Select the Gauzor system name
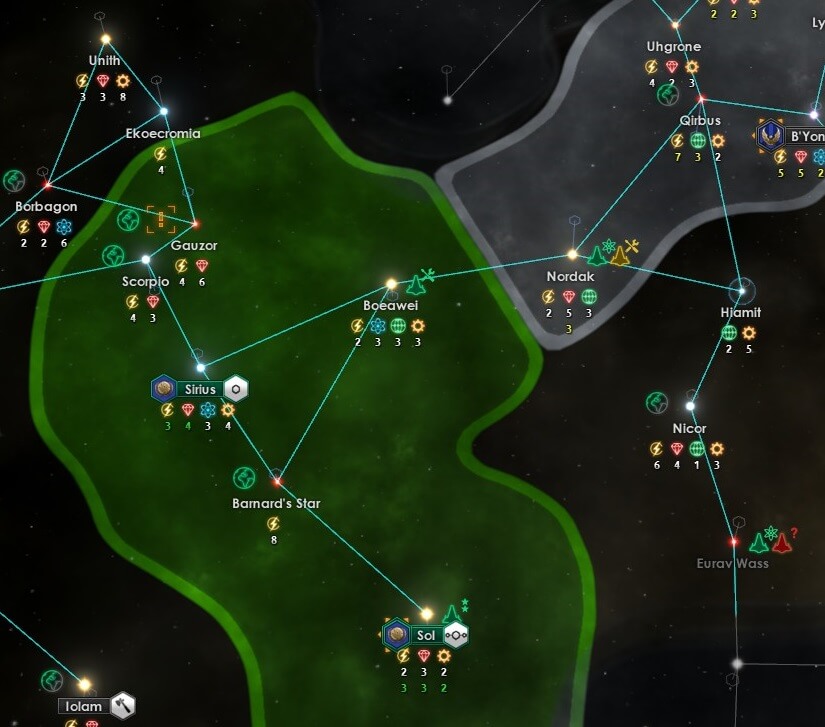This screenshot has width=825, height=727. (194, 246)
